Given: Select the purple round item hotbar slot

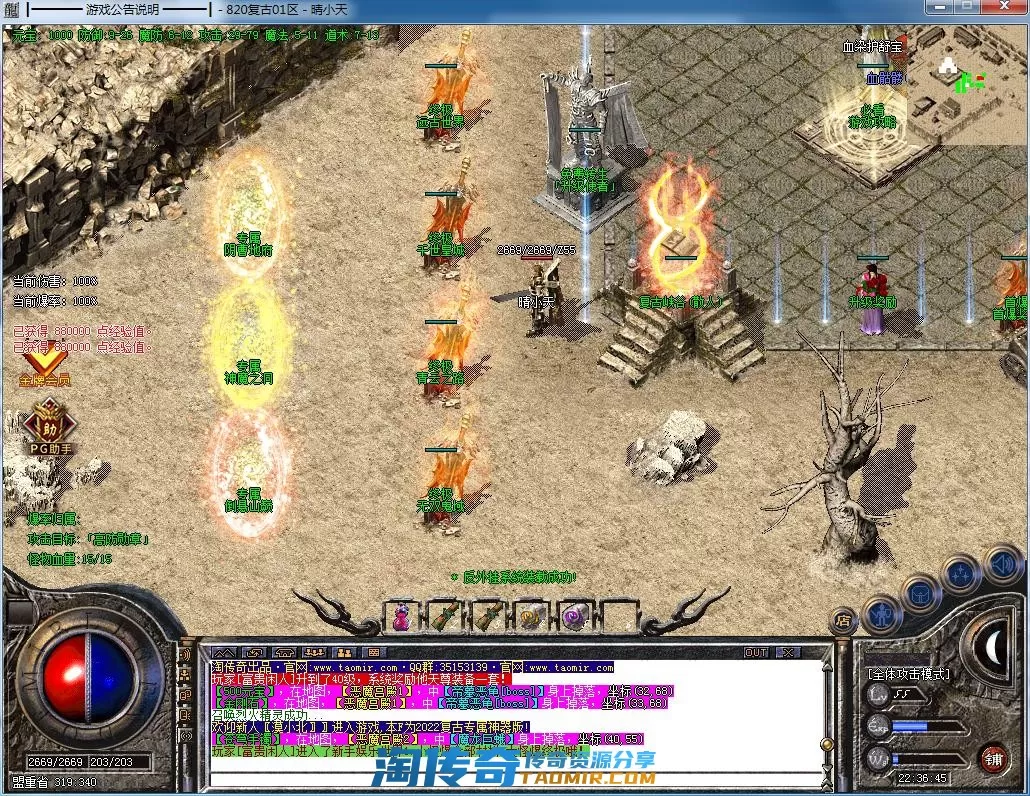Looking at the screenshot, I should click(x=574, y=616).
